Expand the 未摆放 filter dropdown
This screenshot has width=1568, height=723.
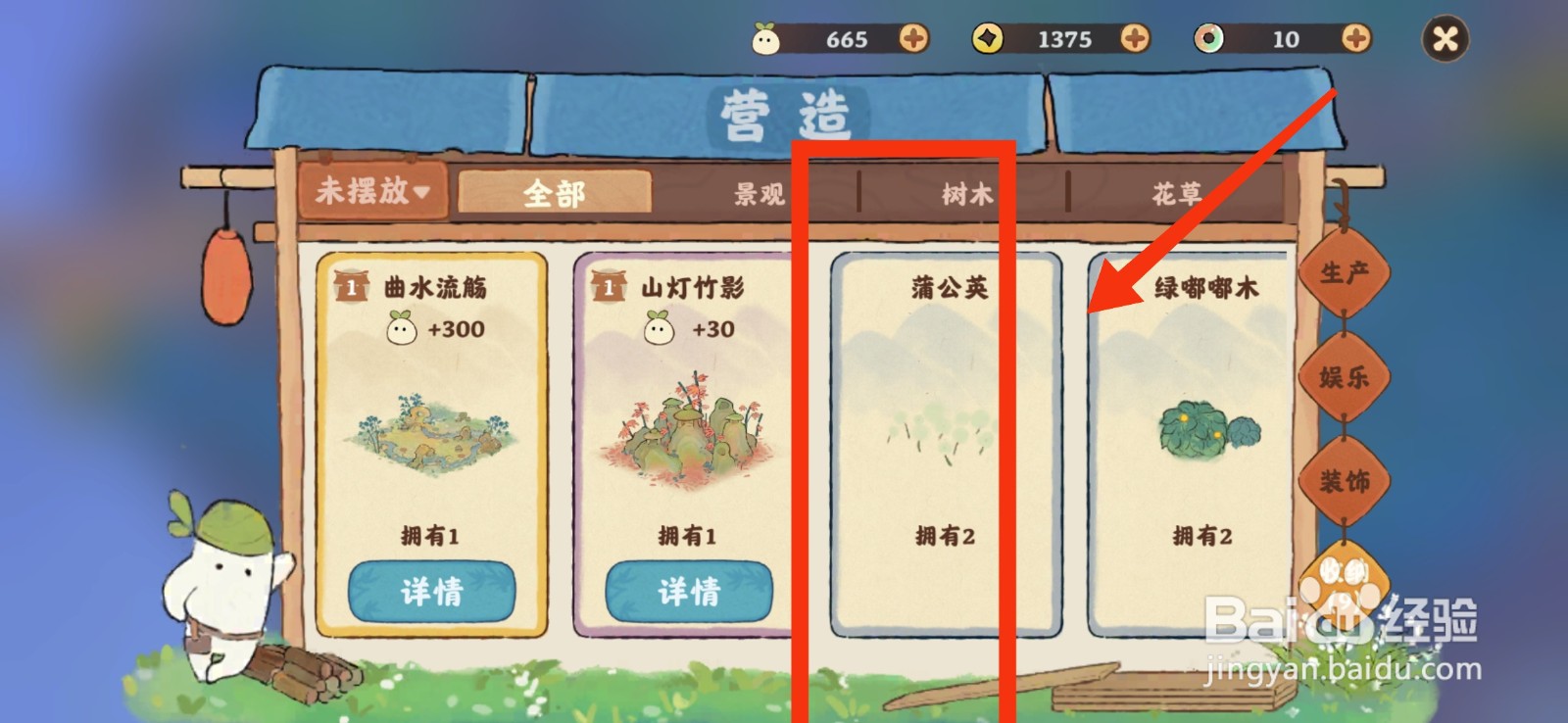(x=372, y=194)
